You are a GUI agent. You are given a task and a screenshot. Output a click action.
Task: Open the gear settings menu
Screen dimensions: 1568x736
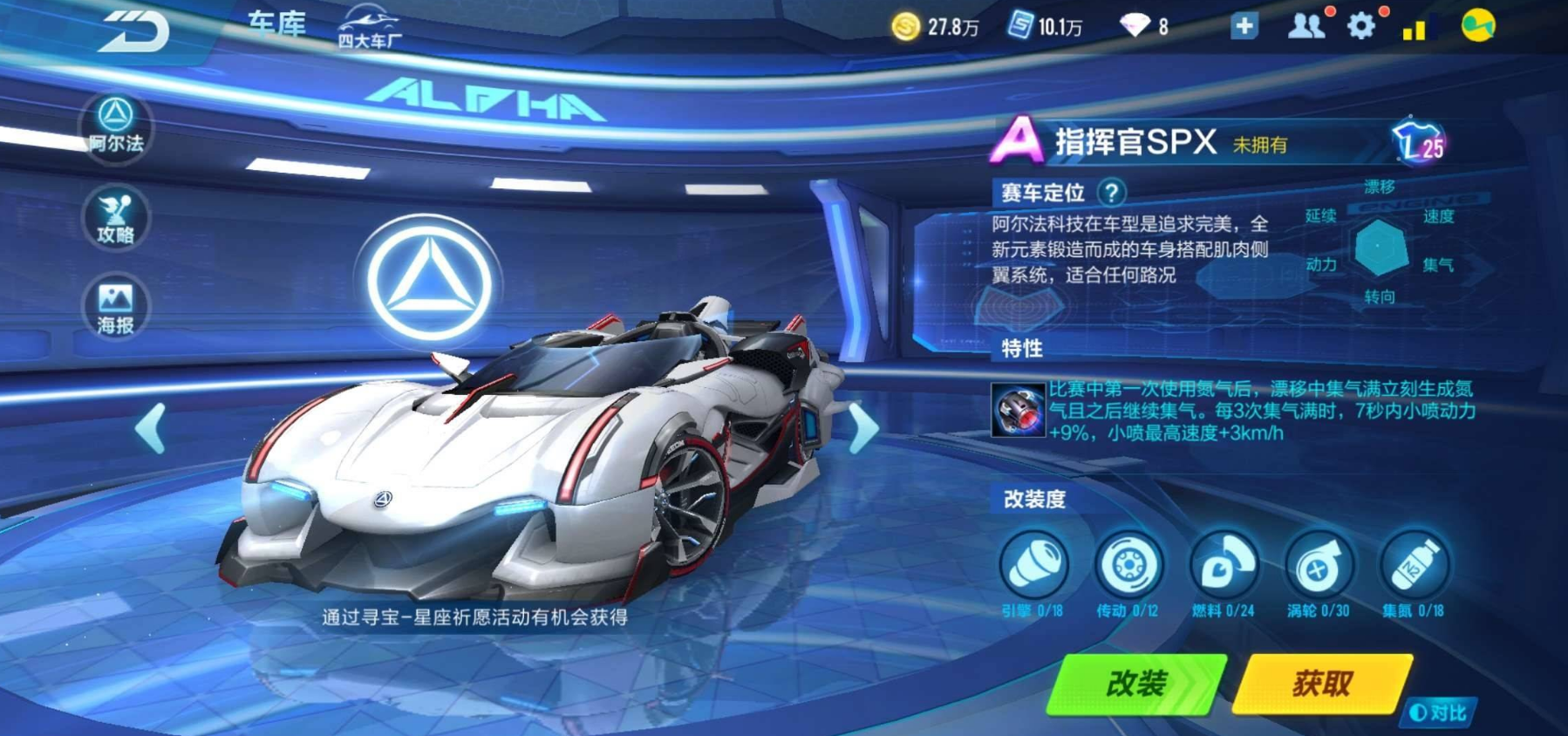pos(1360,26)
